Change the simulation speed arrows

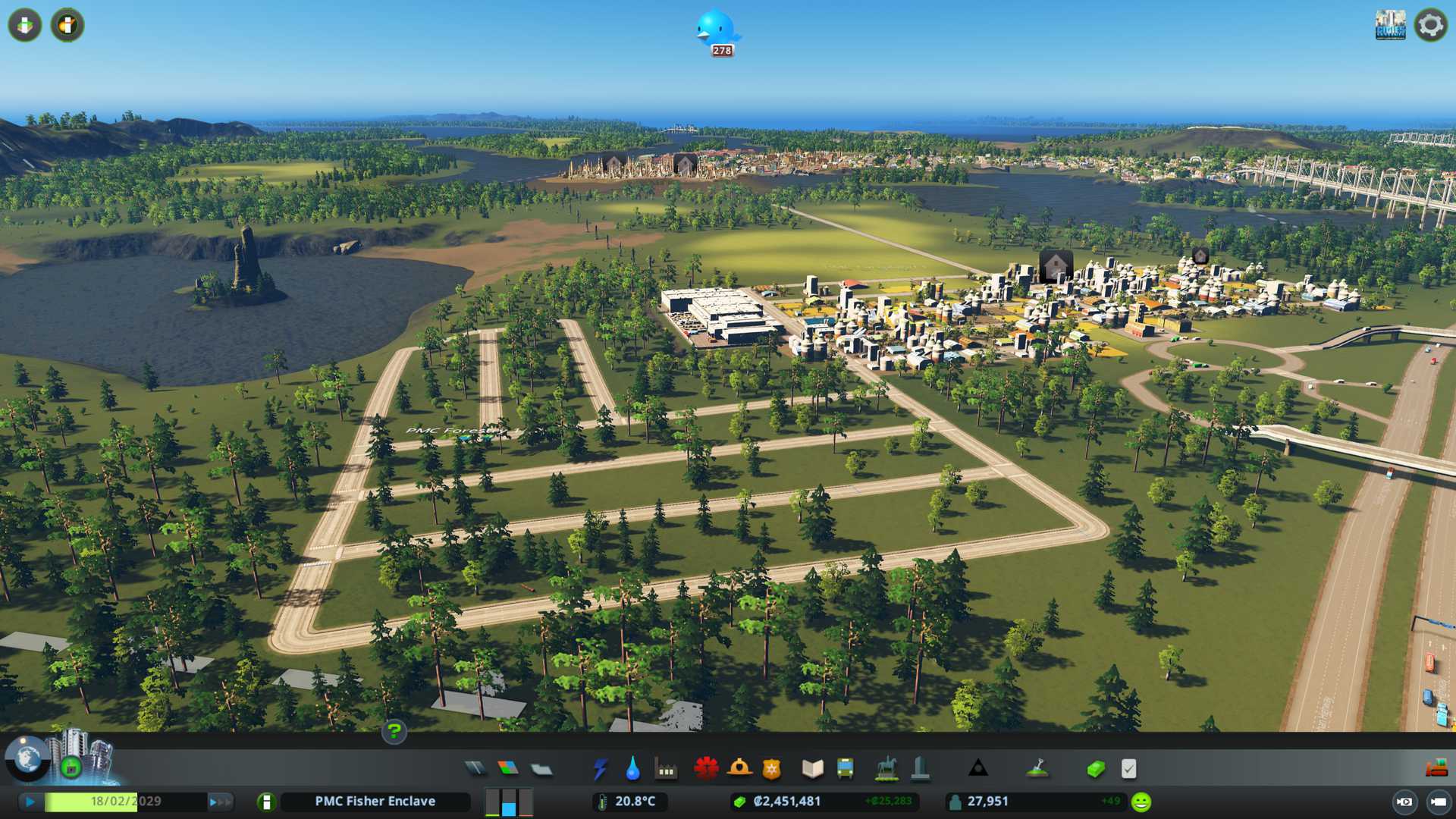coord(221,802)
